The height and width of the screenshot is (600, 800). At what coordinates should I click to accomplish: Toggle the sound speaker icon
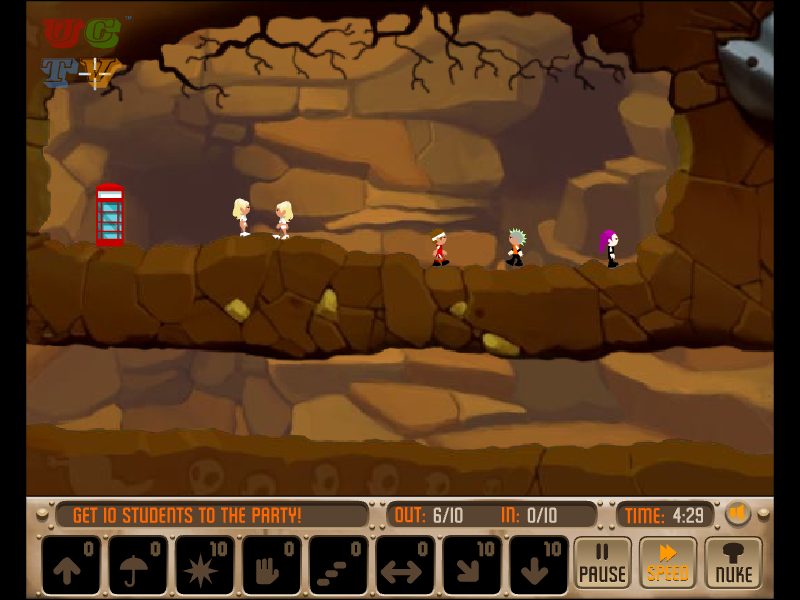coord(737,514)
